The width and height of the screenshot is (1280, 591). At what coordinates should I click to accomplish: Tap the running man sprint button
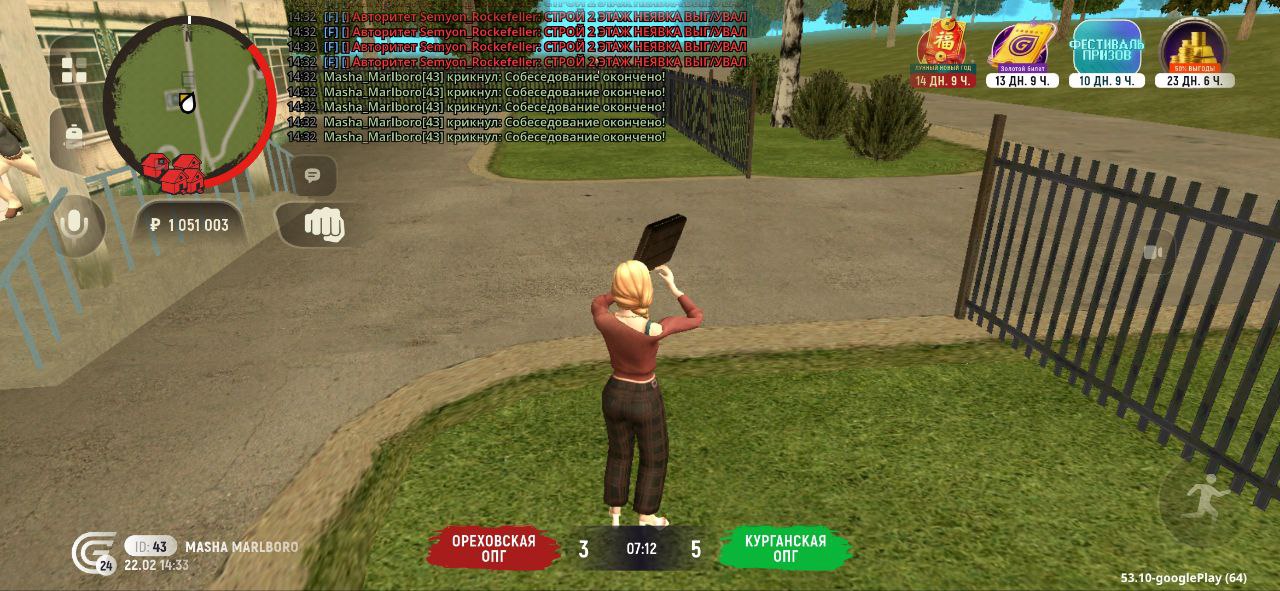(x=1205, y=497)
